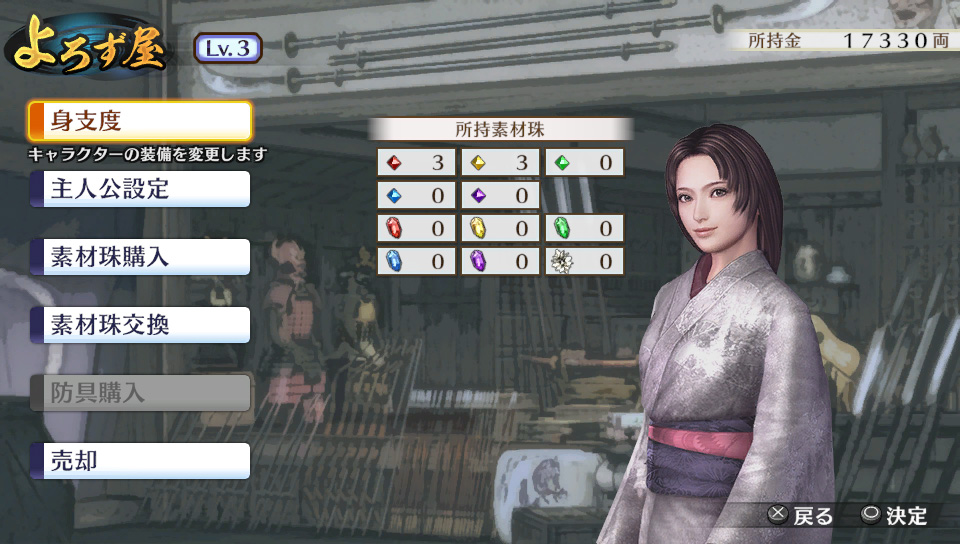Select the 身支度 menu entry
The image size is (960, 544).
[x=140, y=122]
